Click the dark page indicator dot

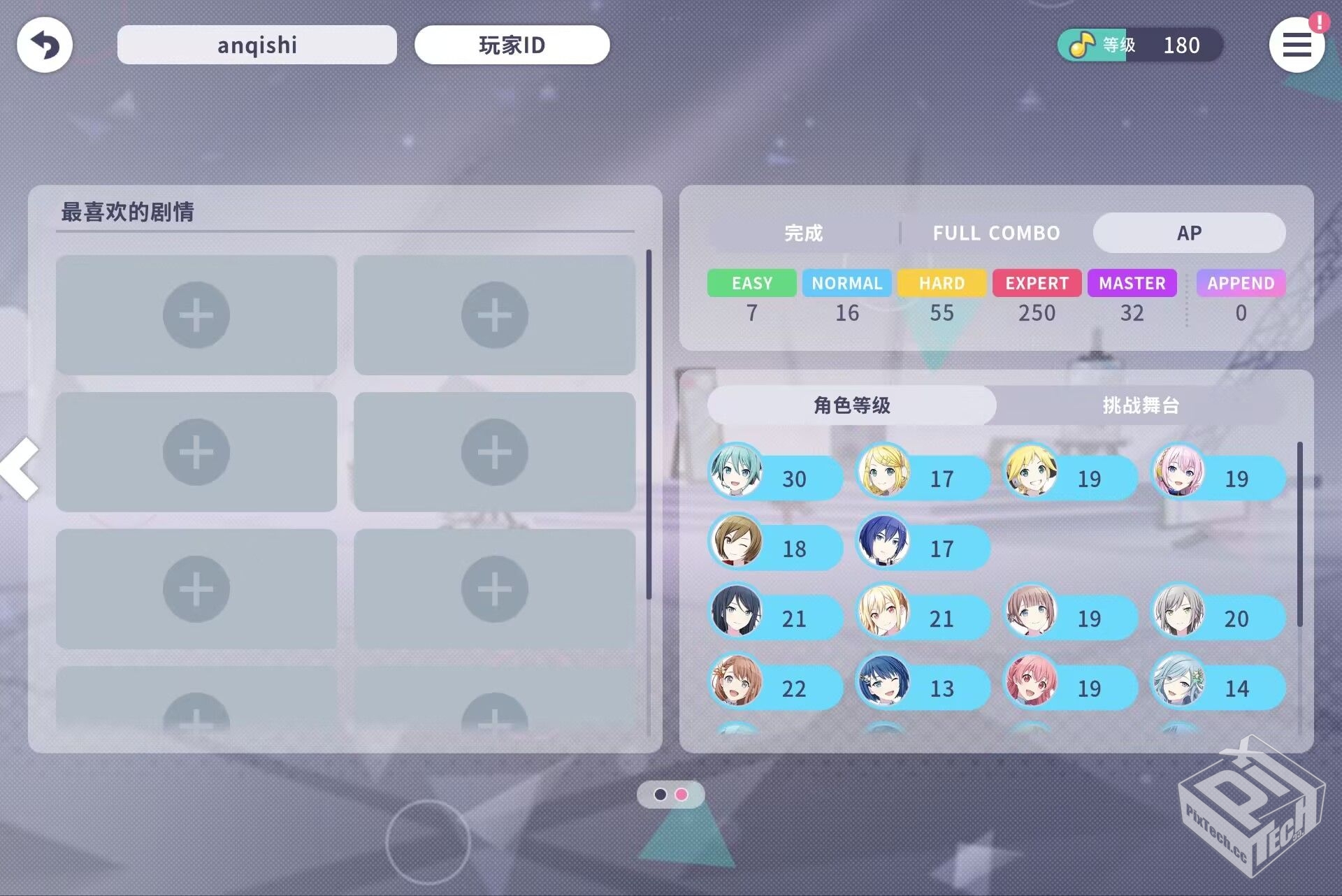click(660, 795)
